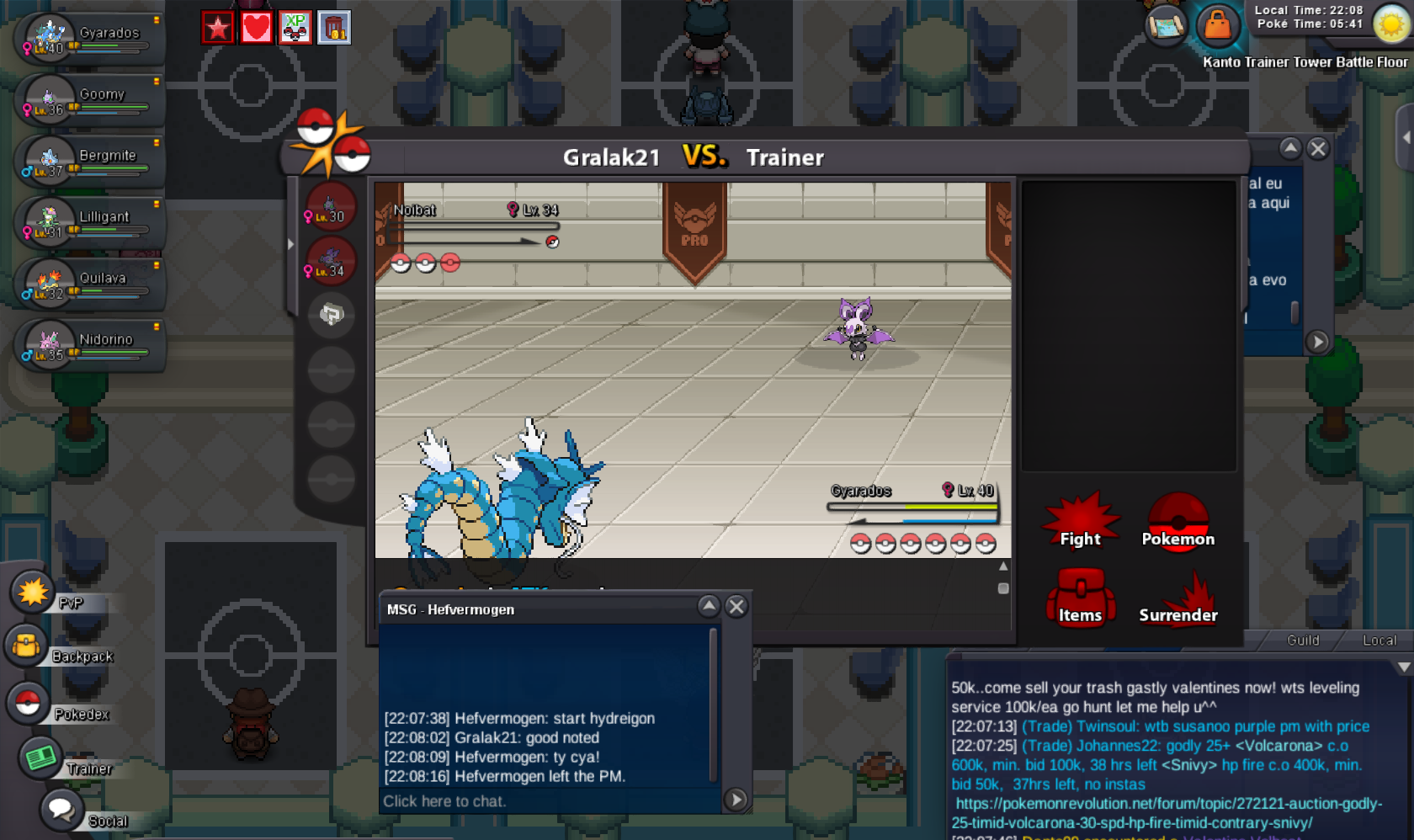This screenshot has width=1414, height=840.
Task: Close the Hefvermogen message window
Action: tap(736, 607)
